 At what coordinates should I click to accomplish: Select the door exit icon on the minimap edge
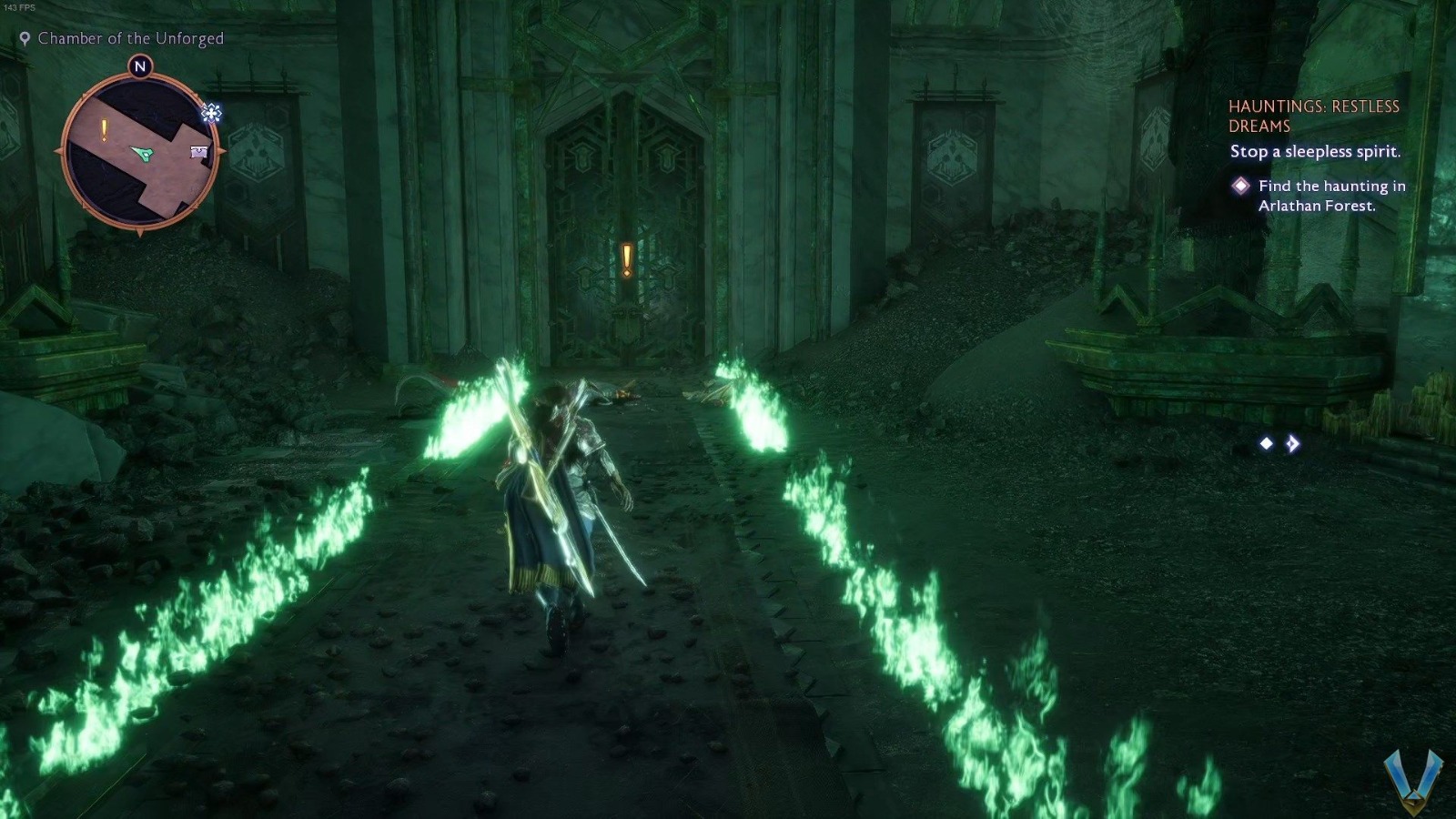[x=197, y=152]
